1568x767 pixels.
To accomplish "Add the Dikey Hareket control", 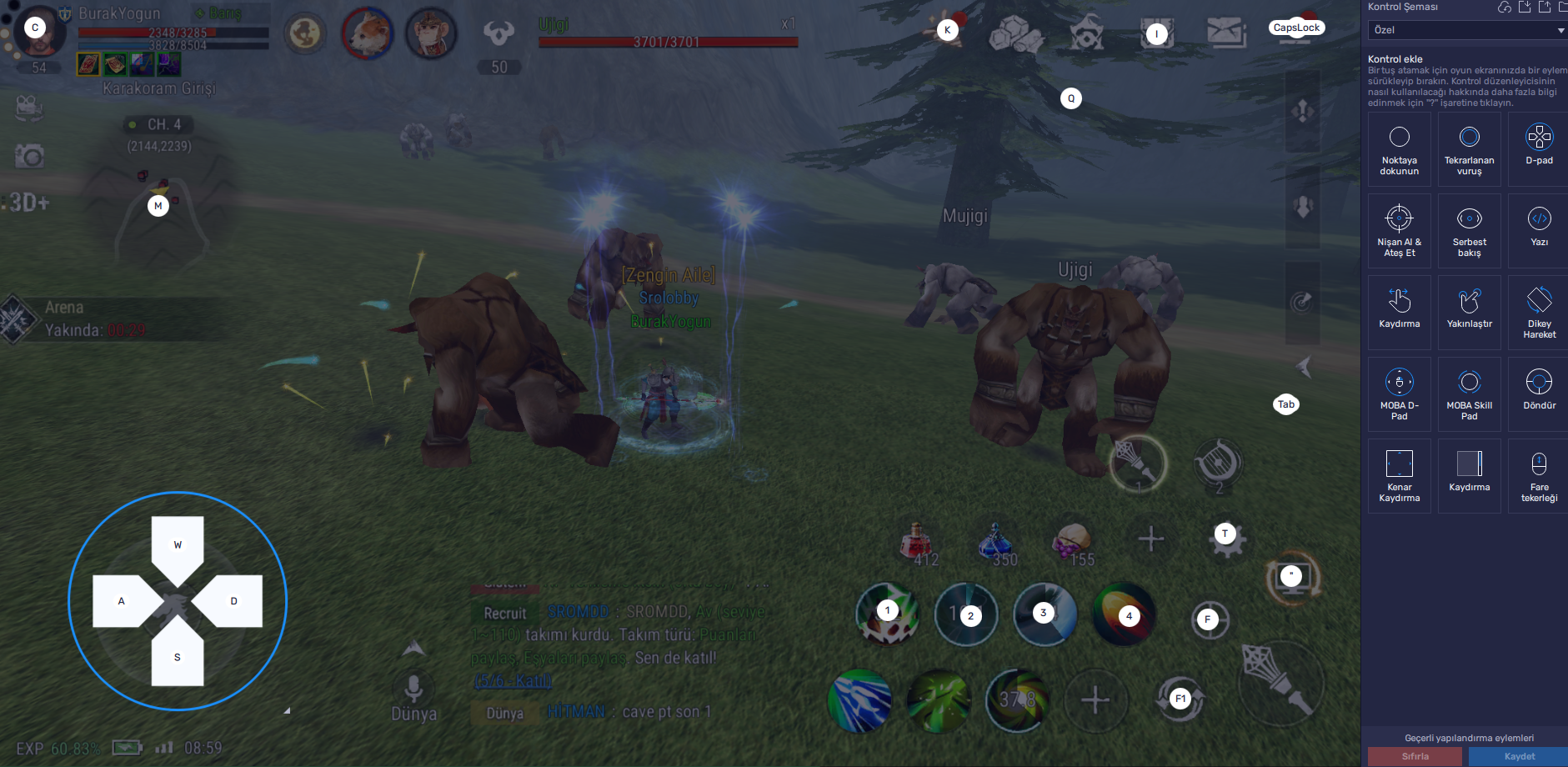I will (x=1538, y=312).
